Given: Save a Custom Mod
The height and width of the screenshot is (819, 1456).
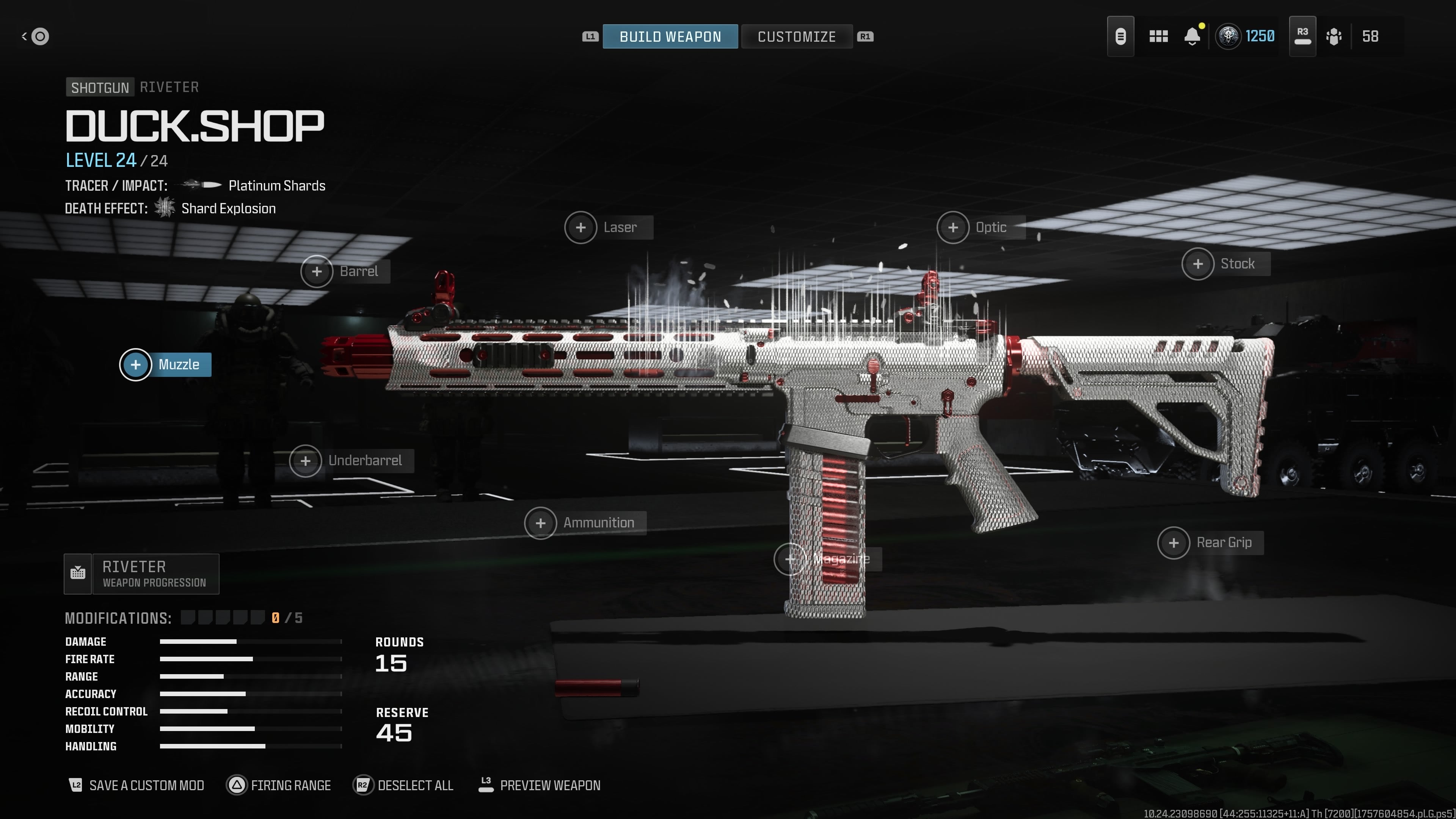Looking at the screenshot, I should pyautogui.click(x=136, y=785).
